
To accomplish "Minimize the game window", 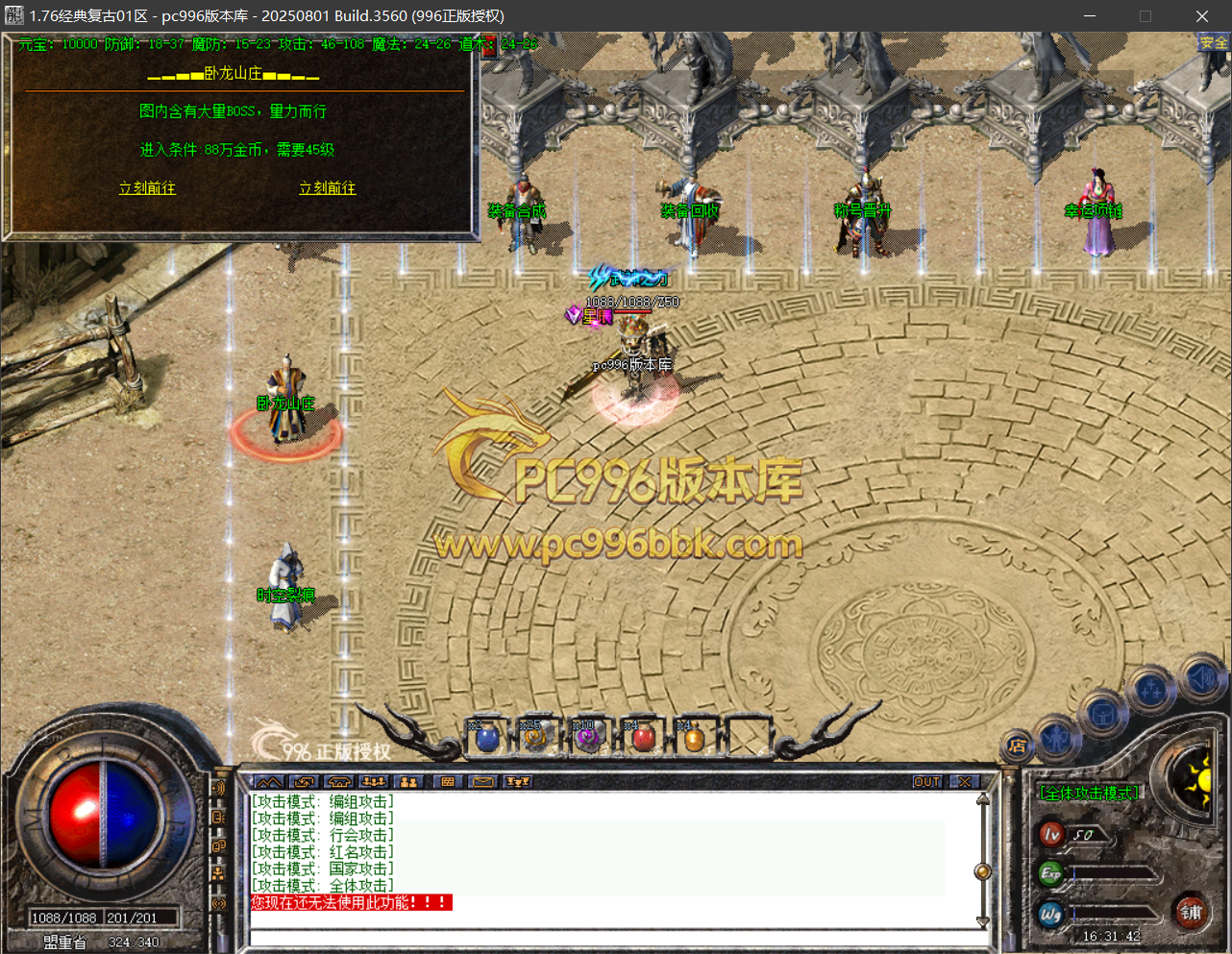I will click(1090, 16).
